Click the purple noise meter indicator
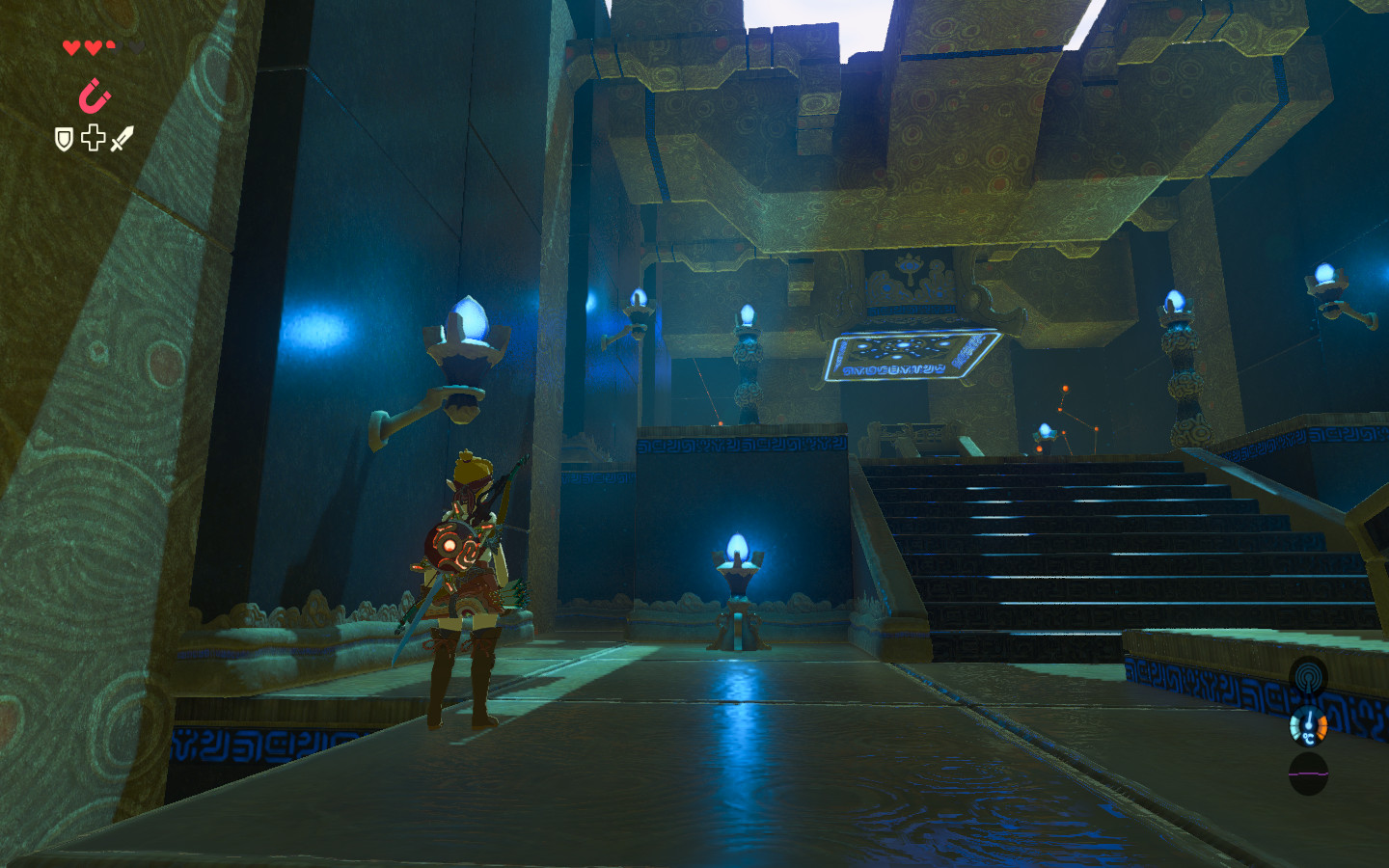Screen dimensions: 1389x868 pos(1308,773)
